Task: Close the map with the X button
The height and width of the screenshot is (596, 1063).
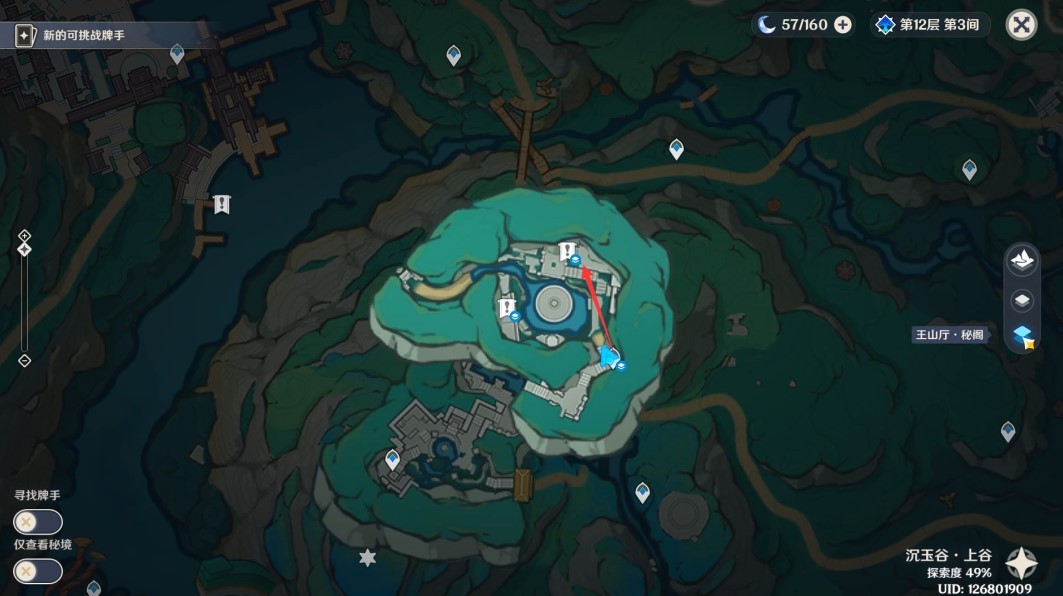Action: pos(1021,25)
